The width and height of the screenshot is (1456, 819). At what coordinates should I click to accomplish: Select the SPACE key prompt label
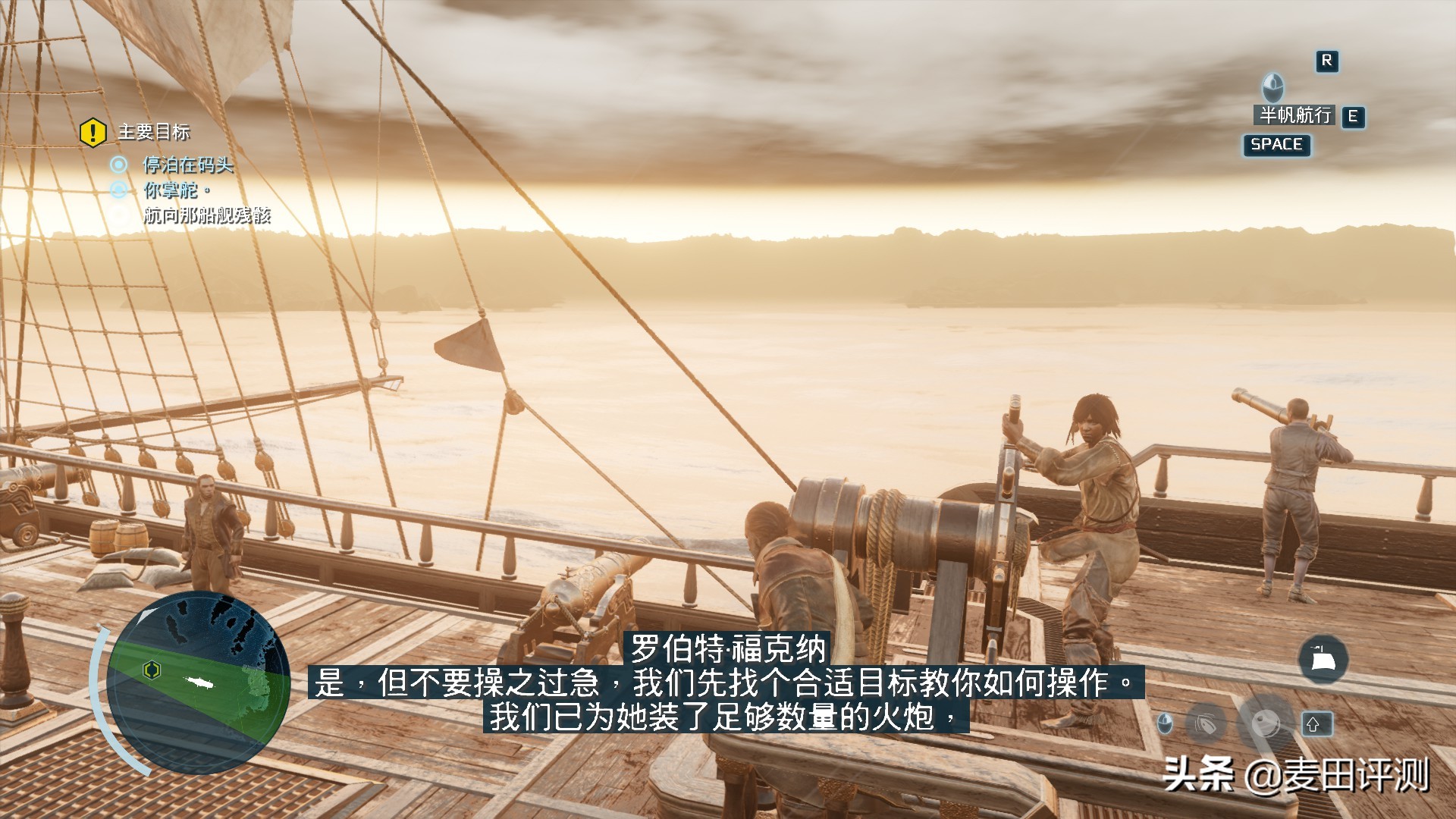[1276, 146]
